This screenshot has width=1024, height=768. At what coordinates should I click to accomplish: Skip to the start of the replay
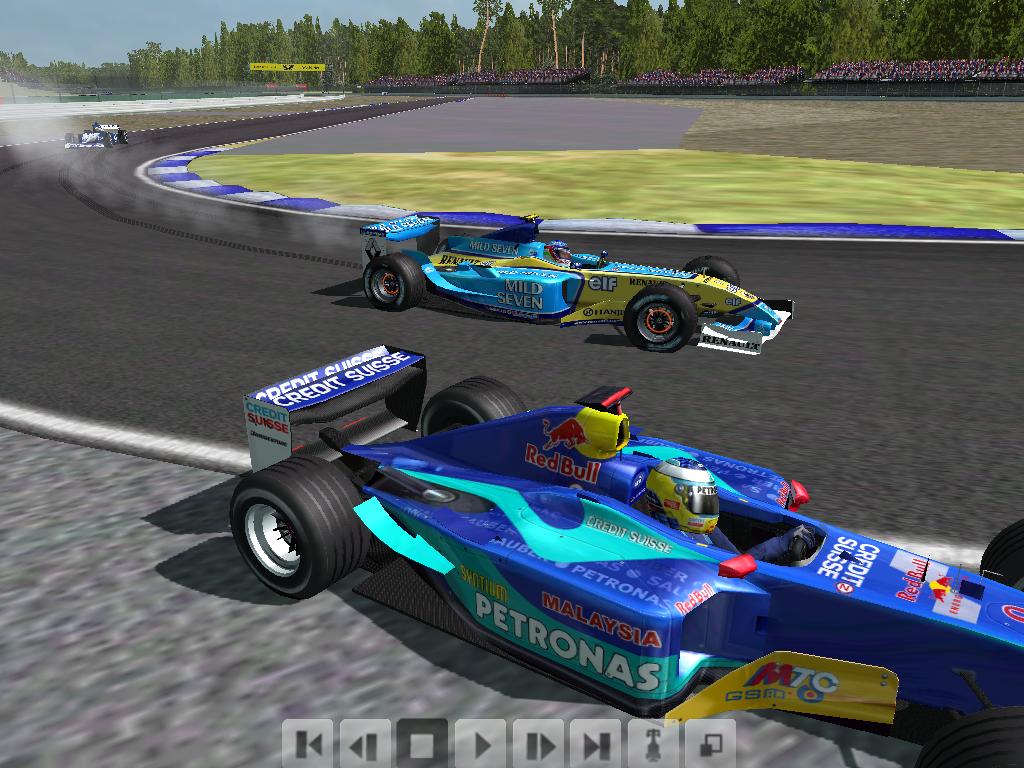[308, 744]
